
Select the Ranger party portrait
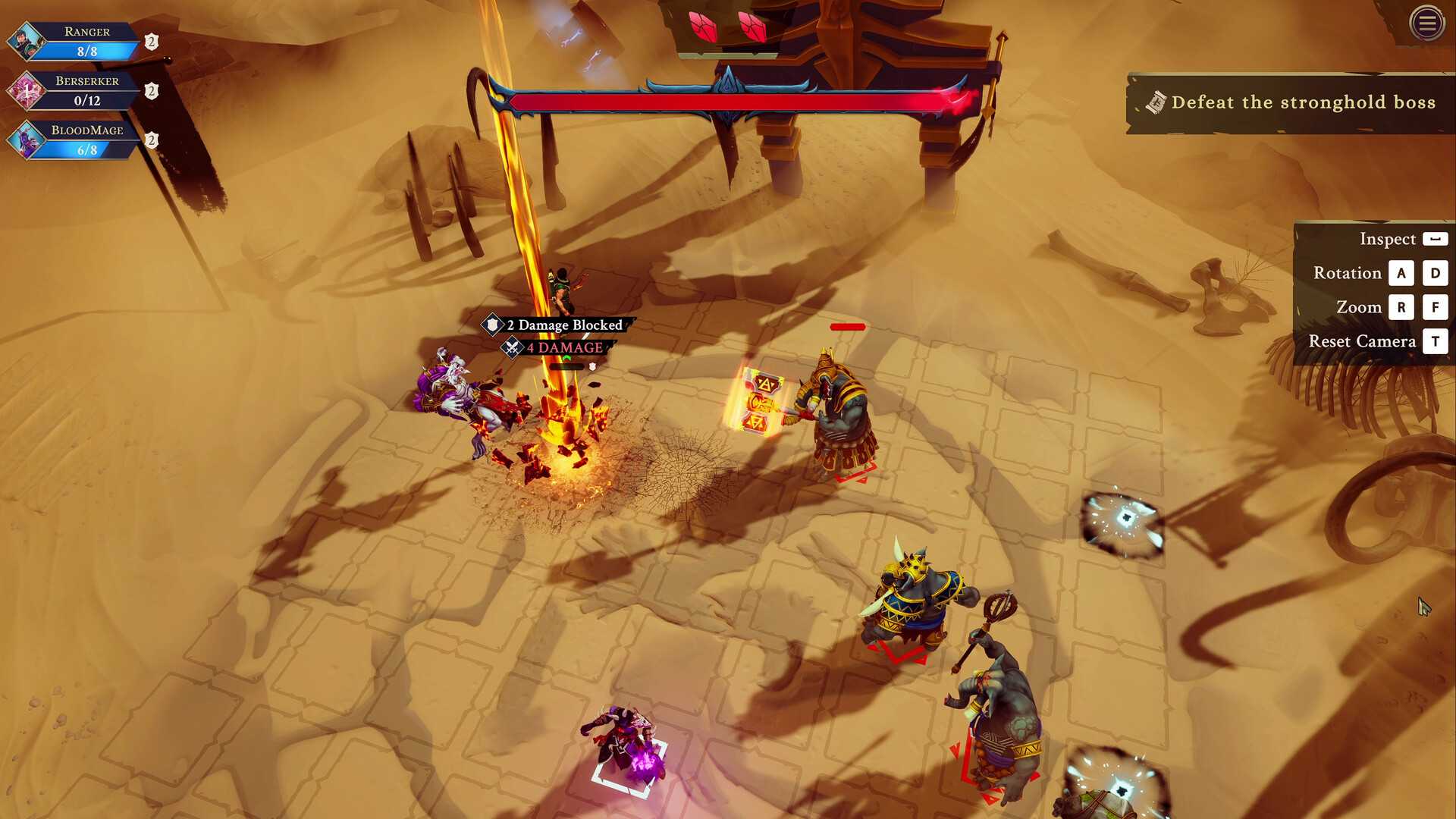click(27, 42)
